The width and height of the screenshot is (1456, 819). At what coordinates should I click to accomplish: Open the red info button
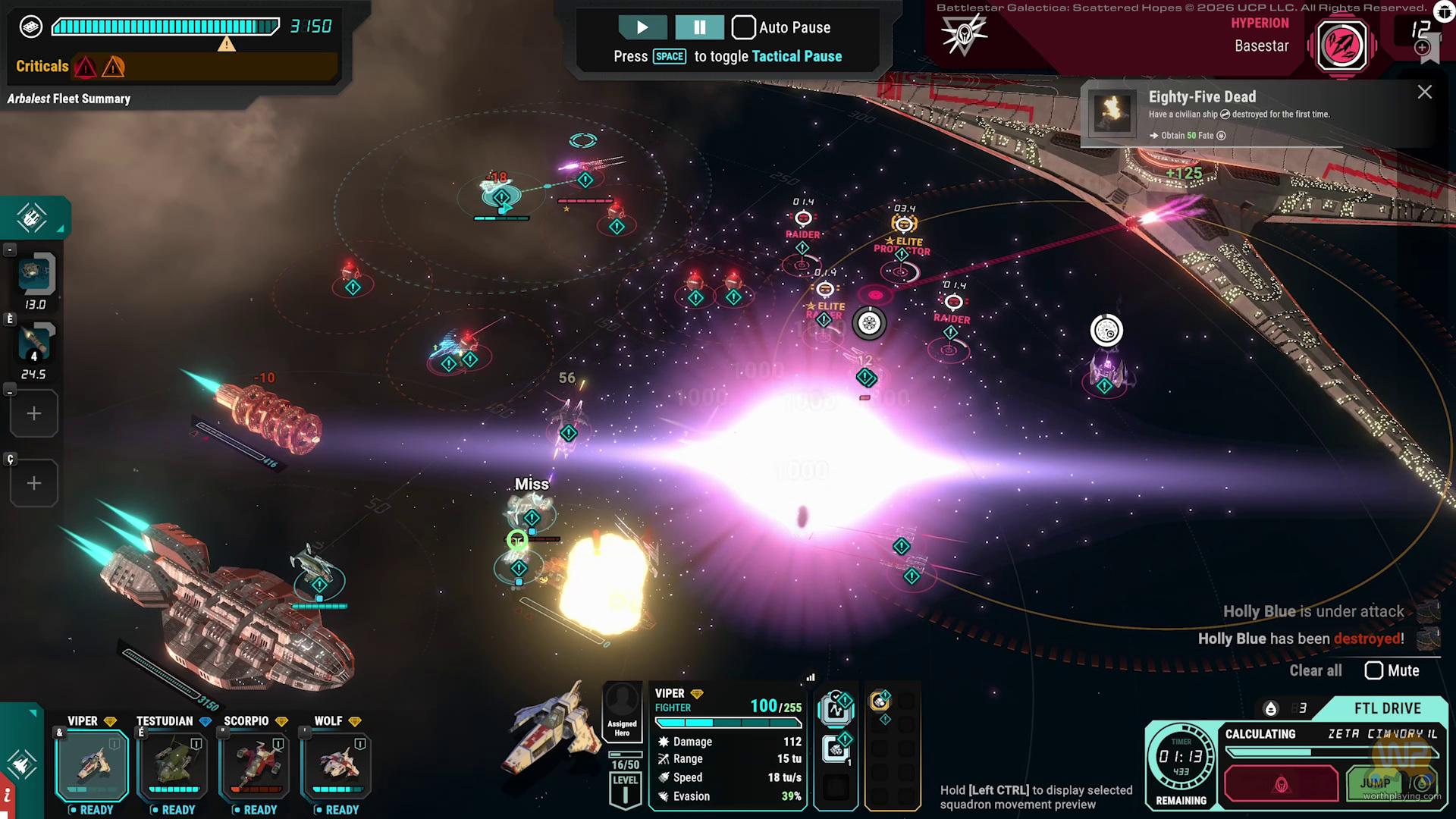(x=7, y=797)
